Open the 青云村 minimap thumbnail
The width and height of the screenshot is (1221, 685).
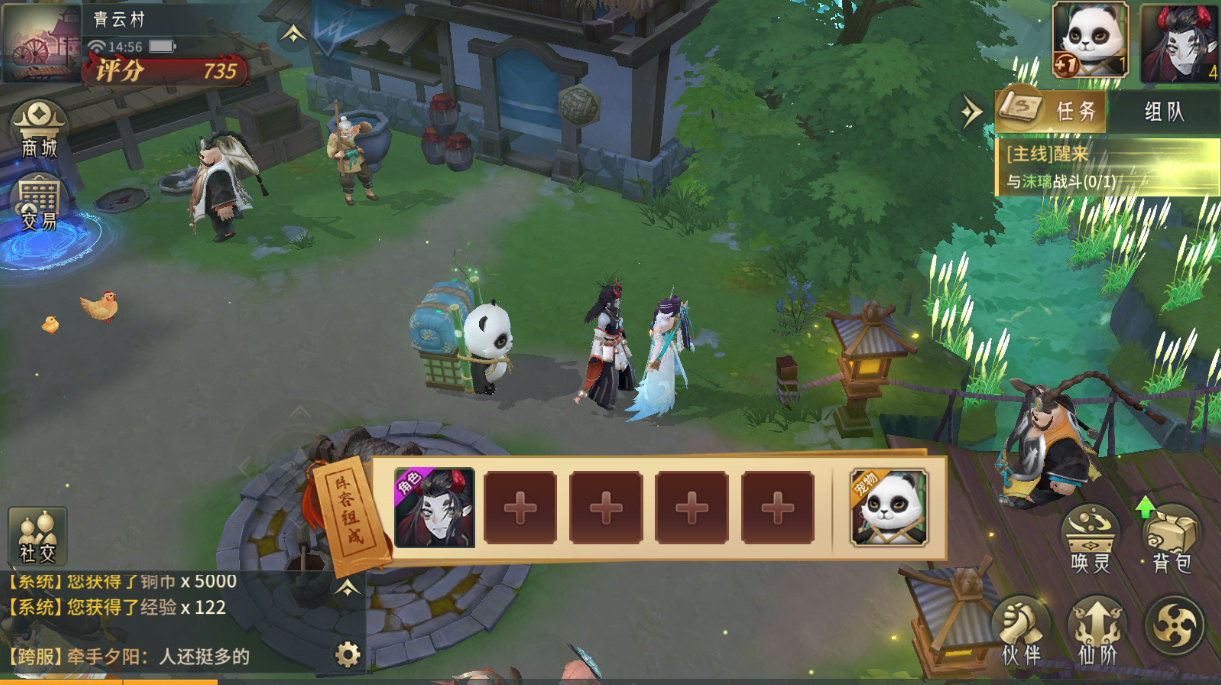(41, 43)
